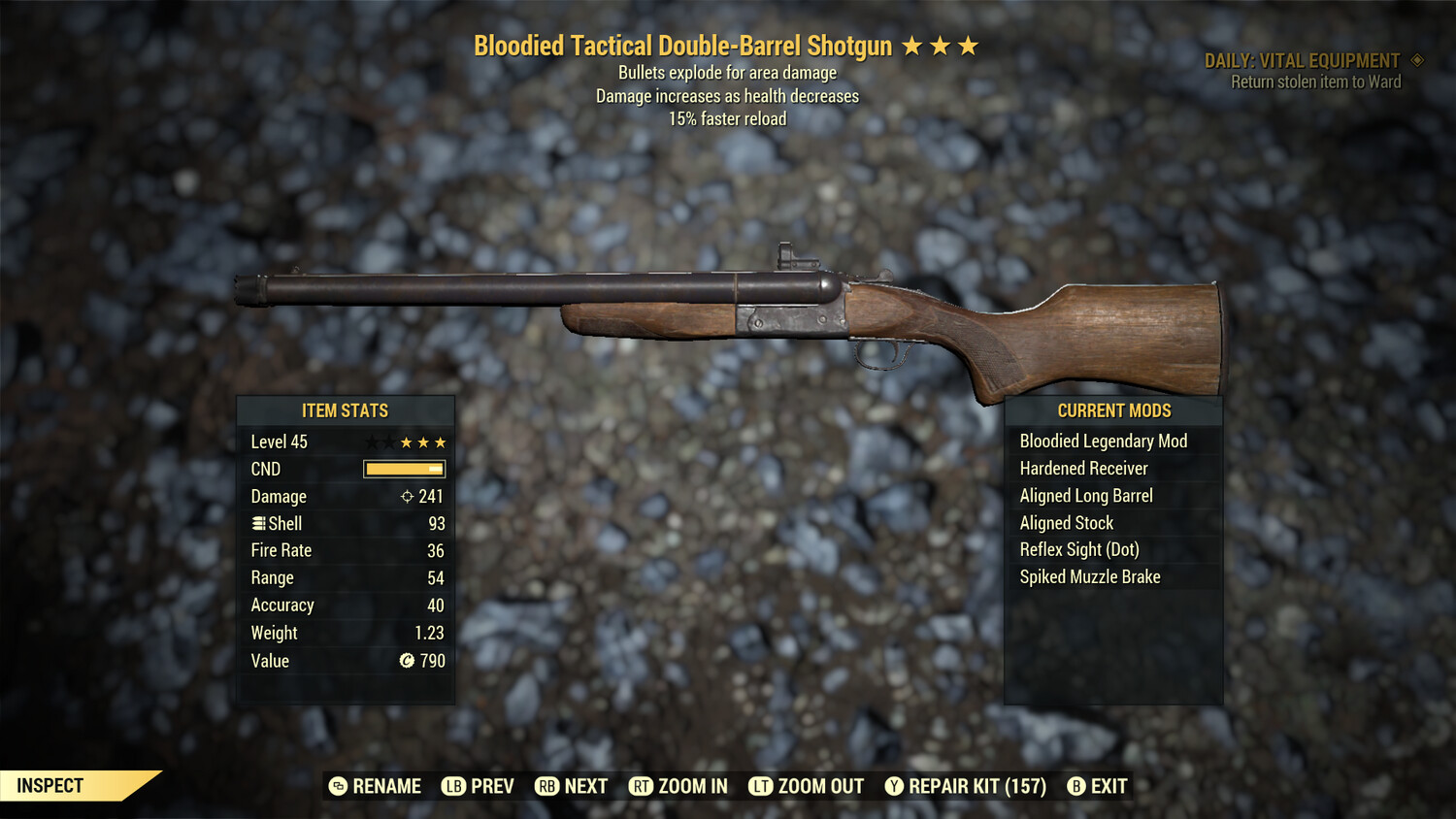Select the CURRENT MODS panel header
Screen dimensions: 1456x819
click(x=1113, y=410)
